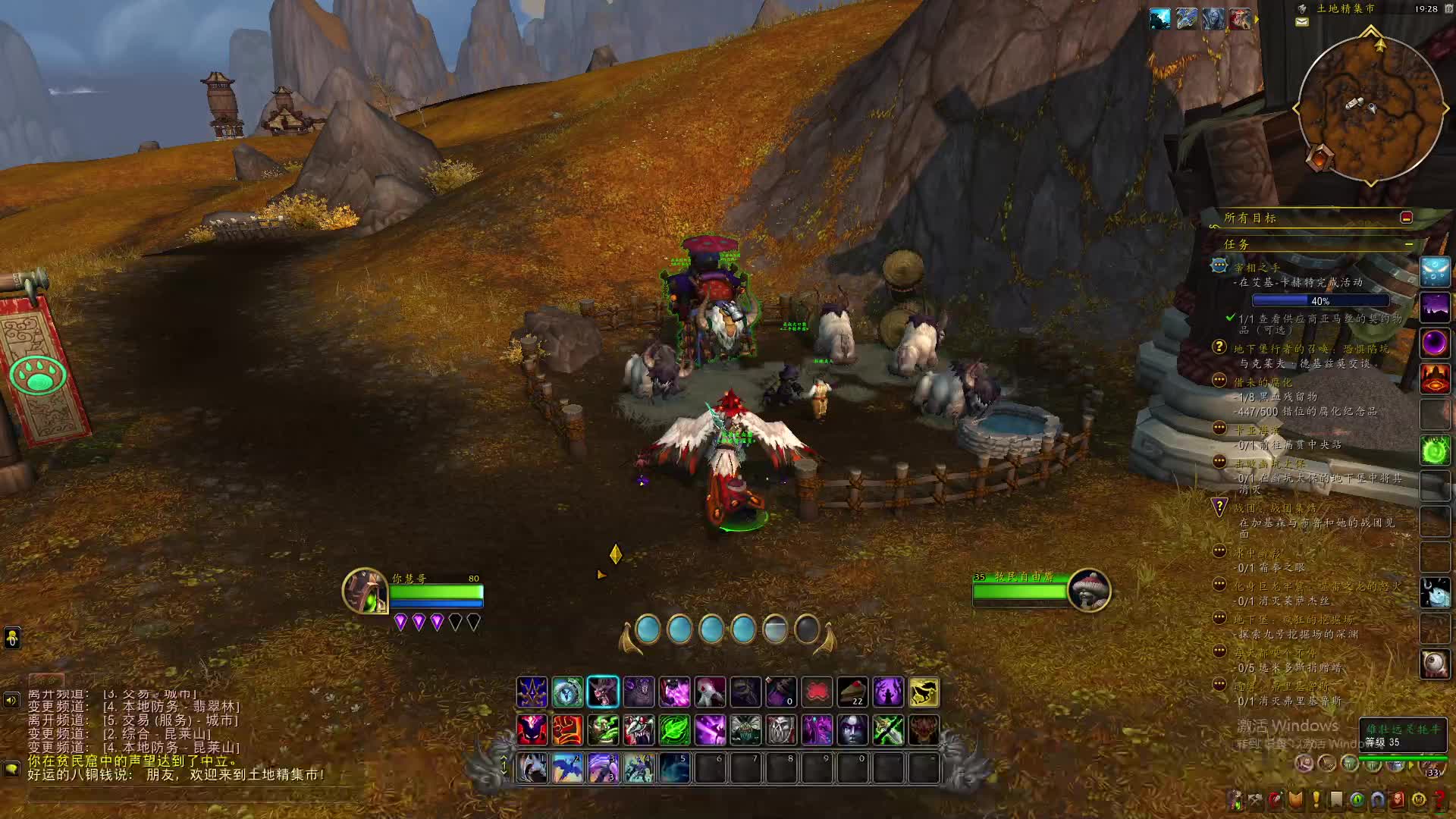Trigger the red fist ability
The width and height of the screenshot is (1456, 819).
click(567, 730)
